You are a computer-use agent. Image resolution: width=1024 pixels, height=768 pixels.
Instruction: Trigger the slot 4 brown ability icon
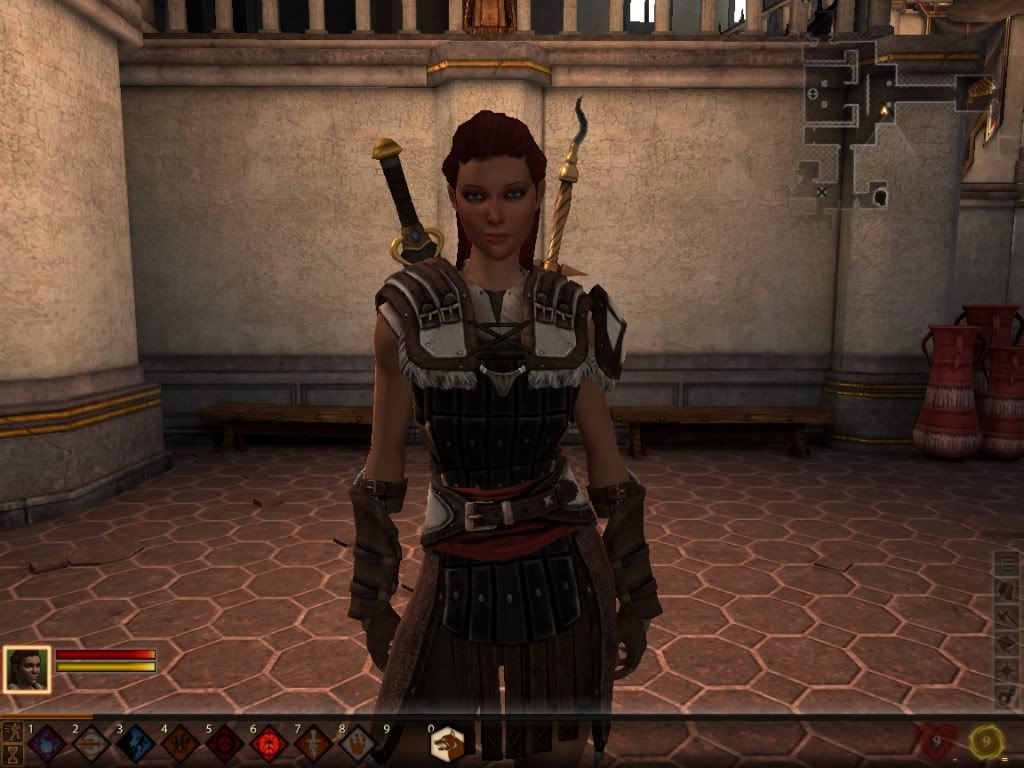(179, 744)
